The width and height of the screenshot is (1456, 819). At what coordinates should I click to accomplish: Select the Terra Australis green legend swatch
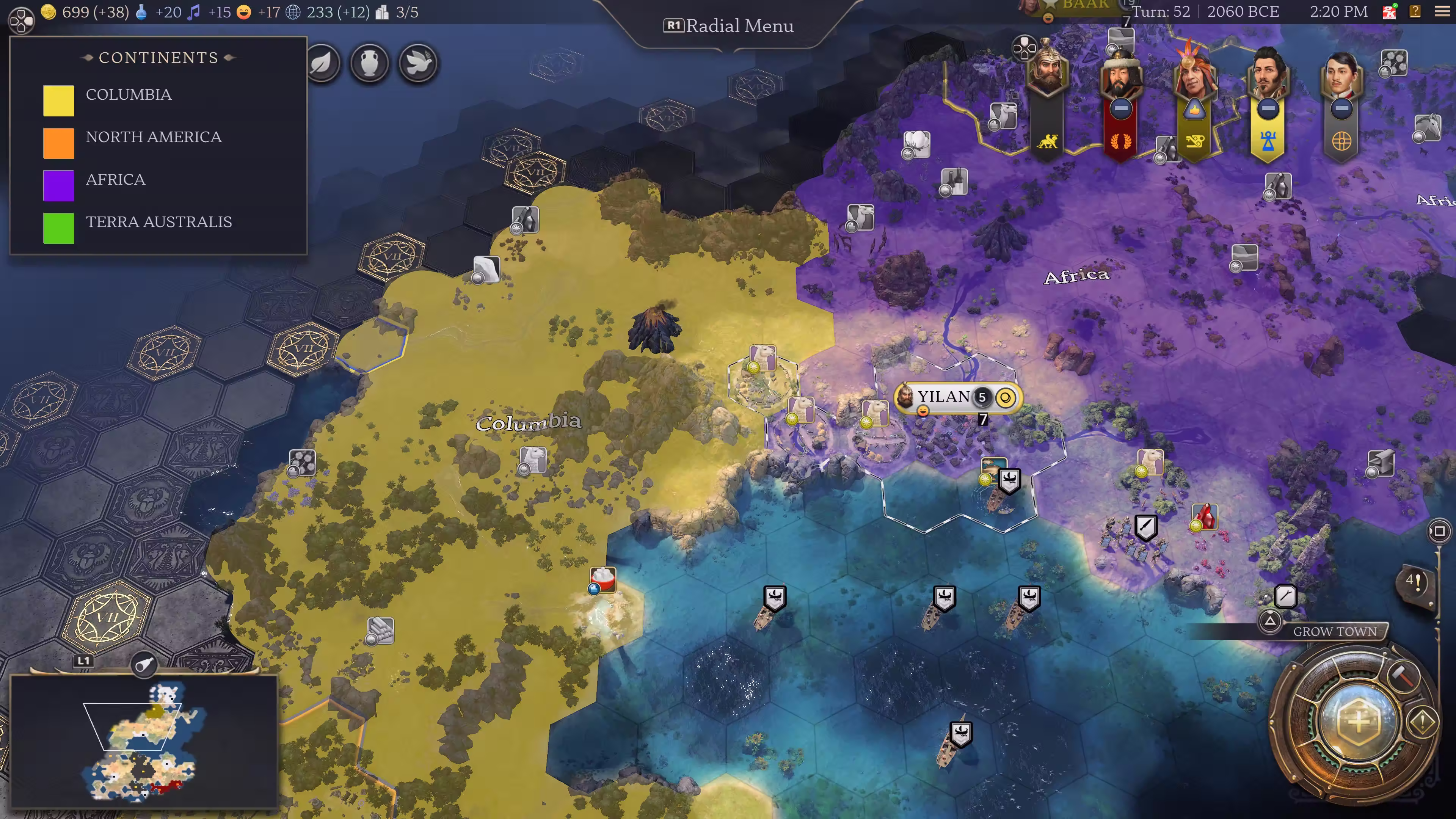[59, 228]
